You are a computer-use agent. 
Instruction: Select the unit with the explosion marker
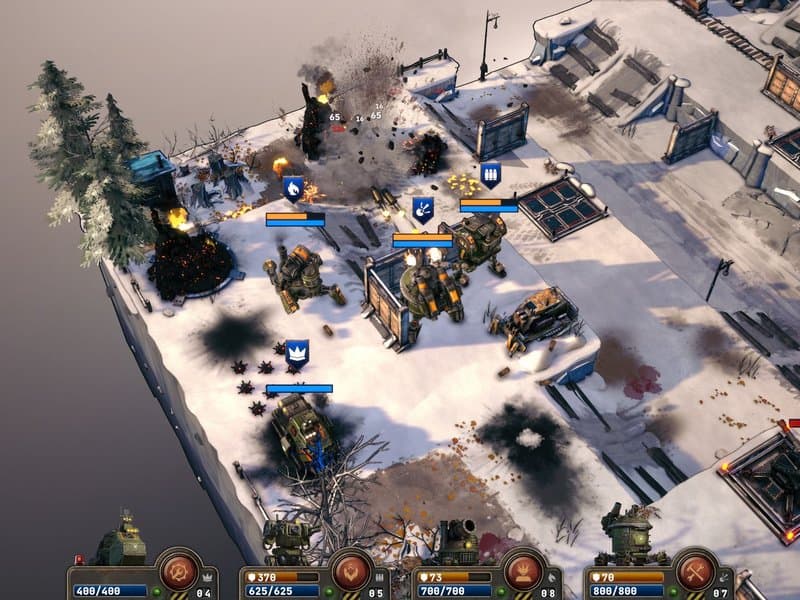tap(432, 285)
